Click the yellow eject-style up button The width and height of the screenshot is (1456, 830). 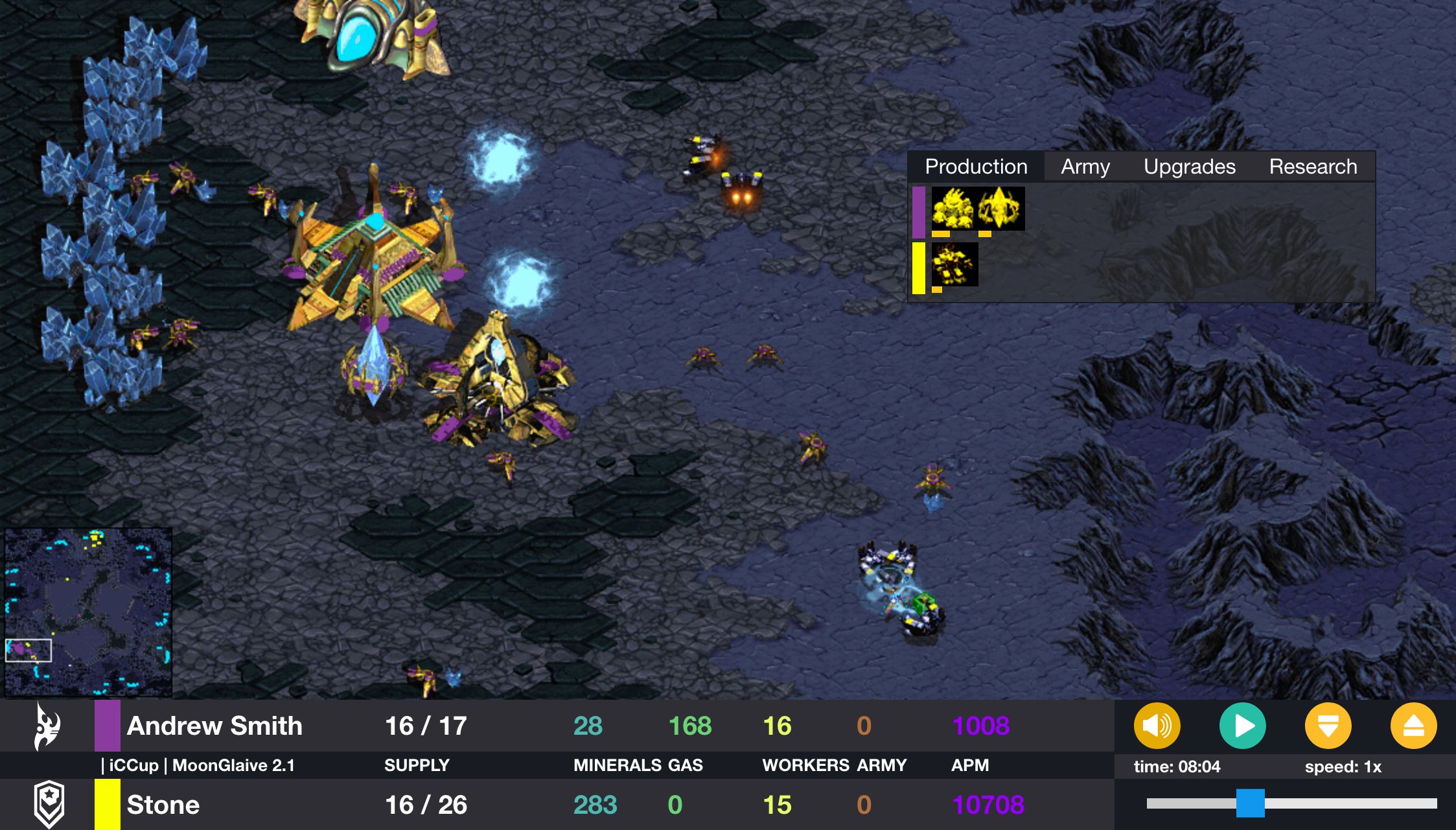[x=1413, y=726]
